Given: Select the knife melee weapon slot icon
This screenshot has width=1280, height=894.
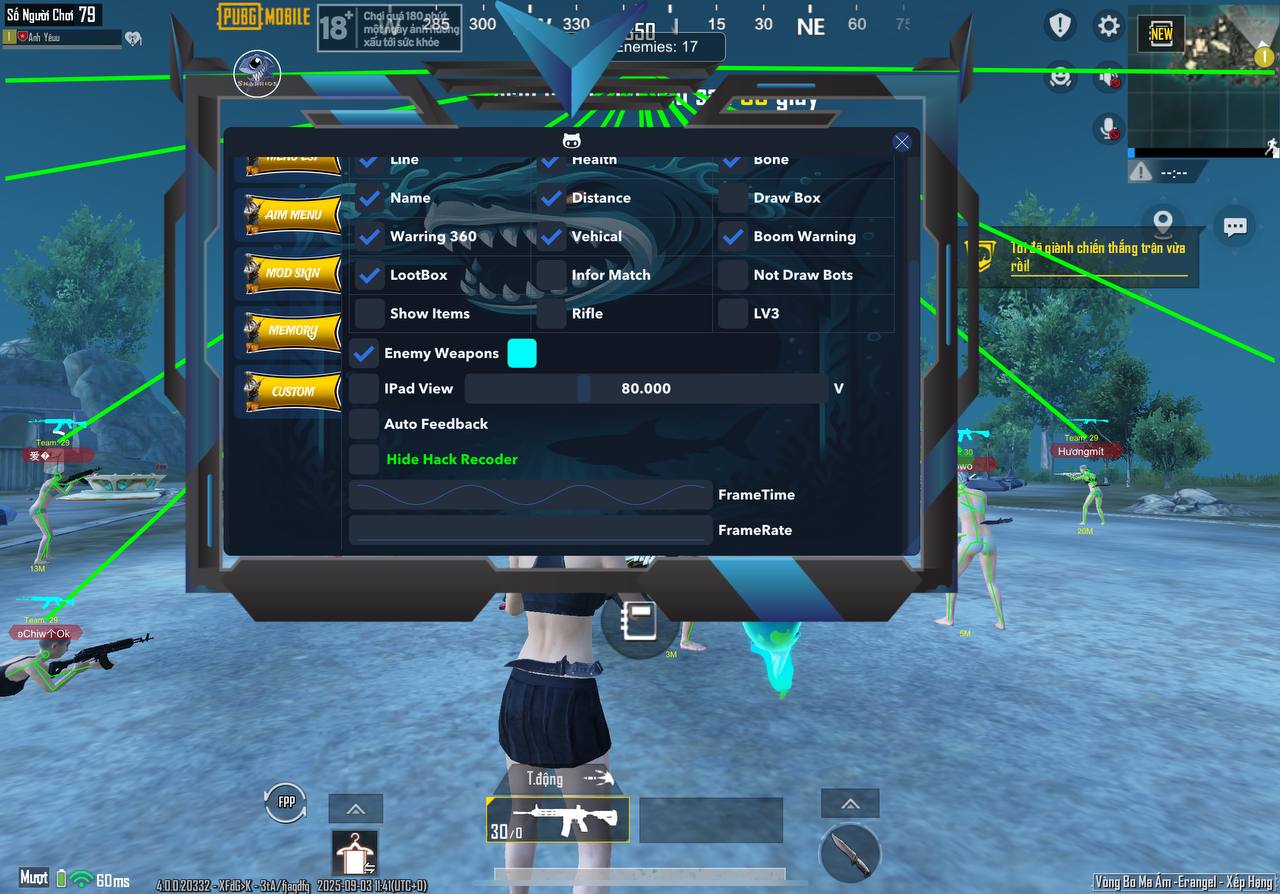Looking at the screenshot, I should pos(849,853).
